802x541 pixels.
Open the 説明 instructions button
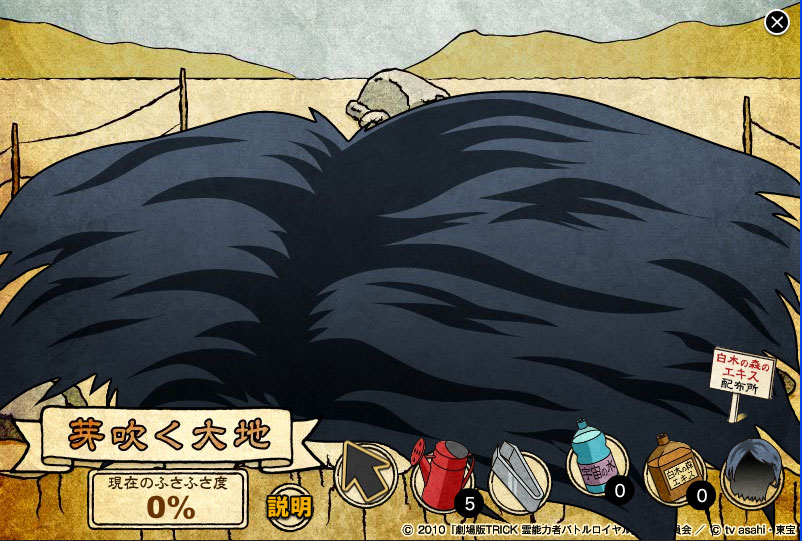(x=289, y=506)
